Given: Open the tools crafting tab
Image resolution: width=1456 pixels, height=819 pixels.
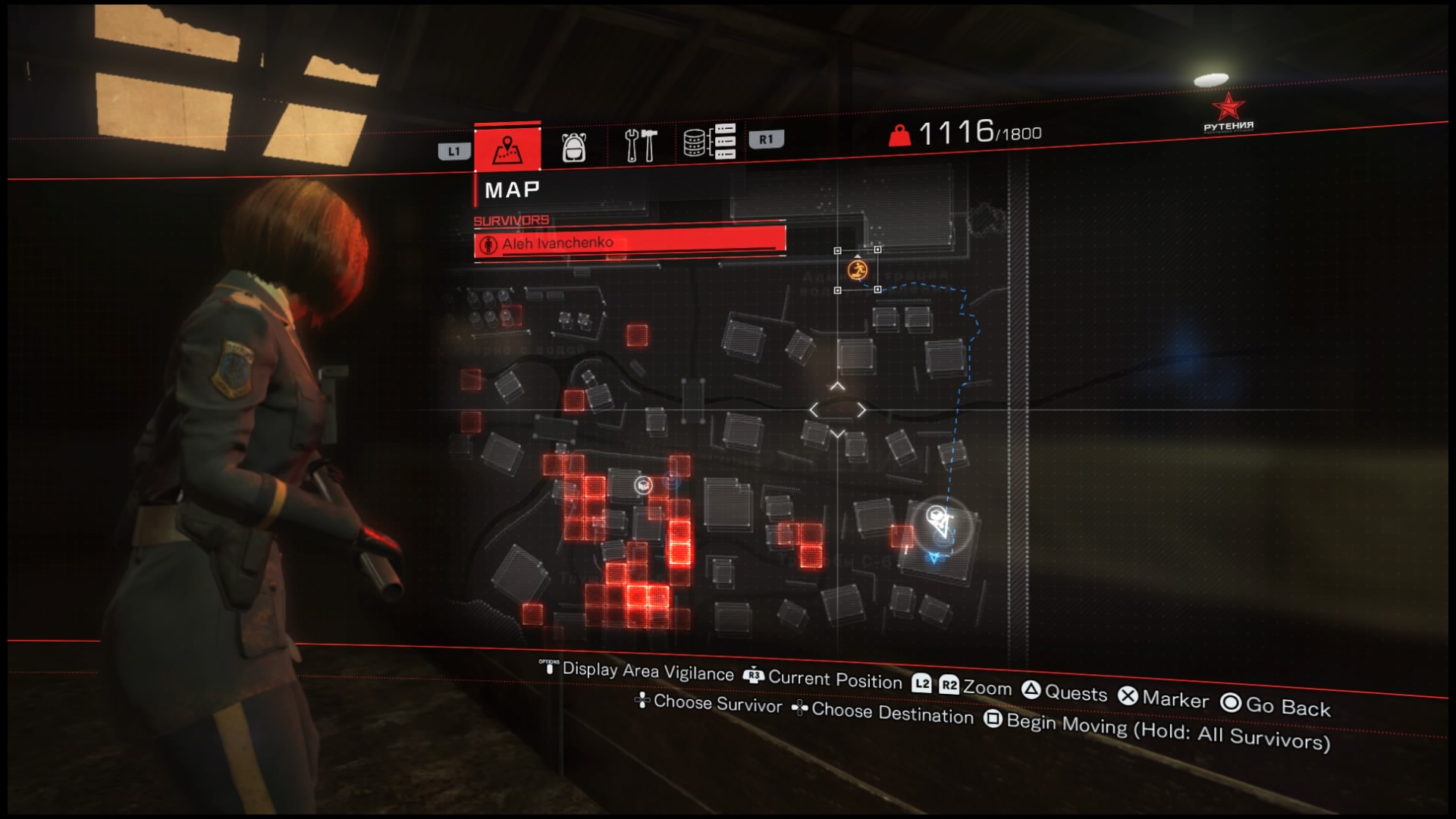Looking at the screenshot, I should 640,144.
